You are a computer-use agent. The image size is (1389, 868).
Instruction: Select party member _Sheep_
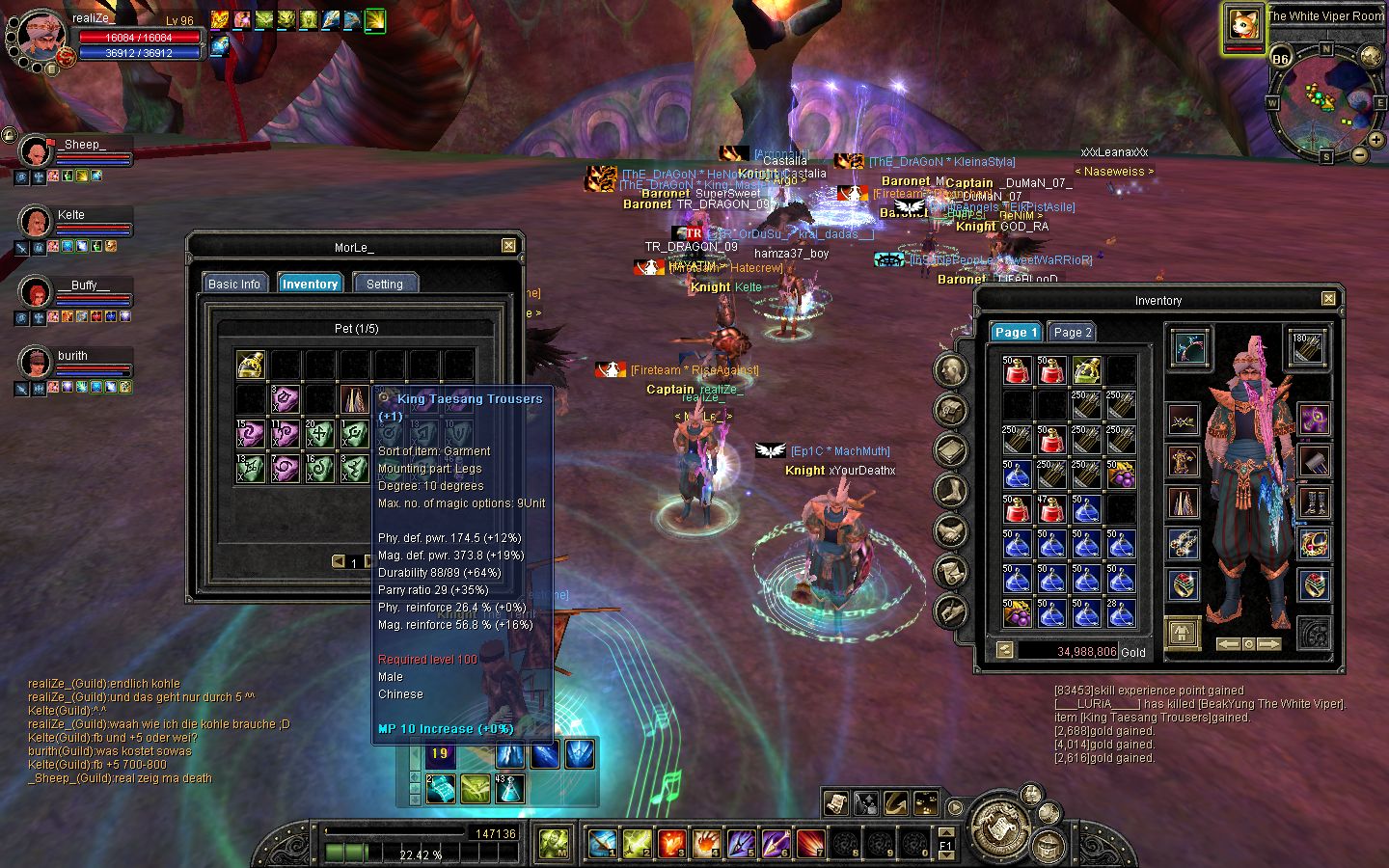pyautogui.click(x=36, y=151)
